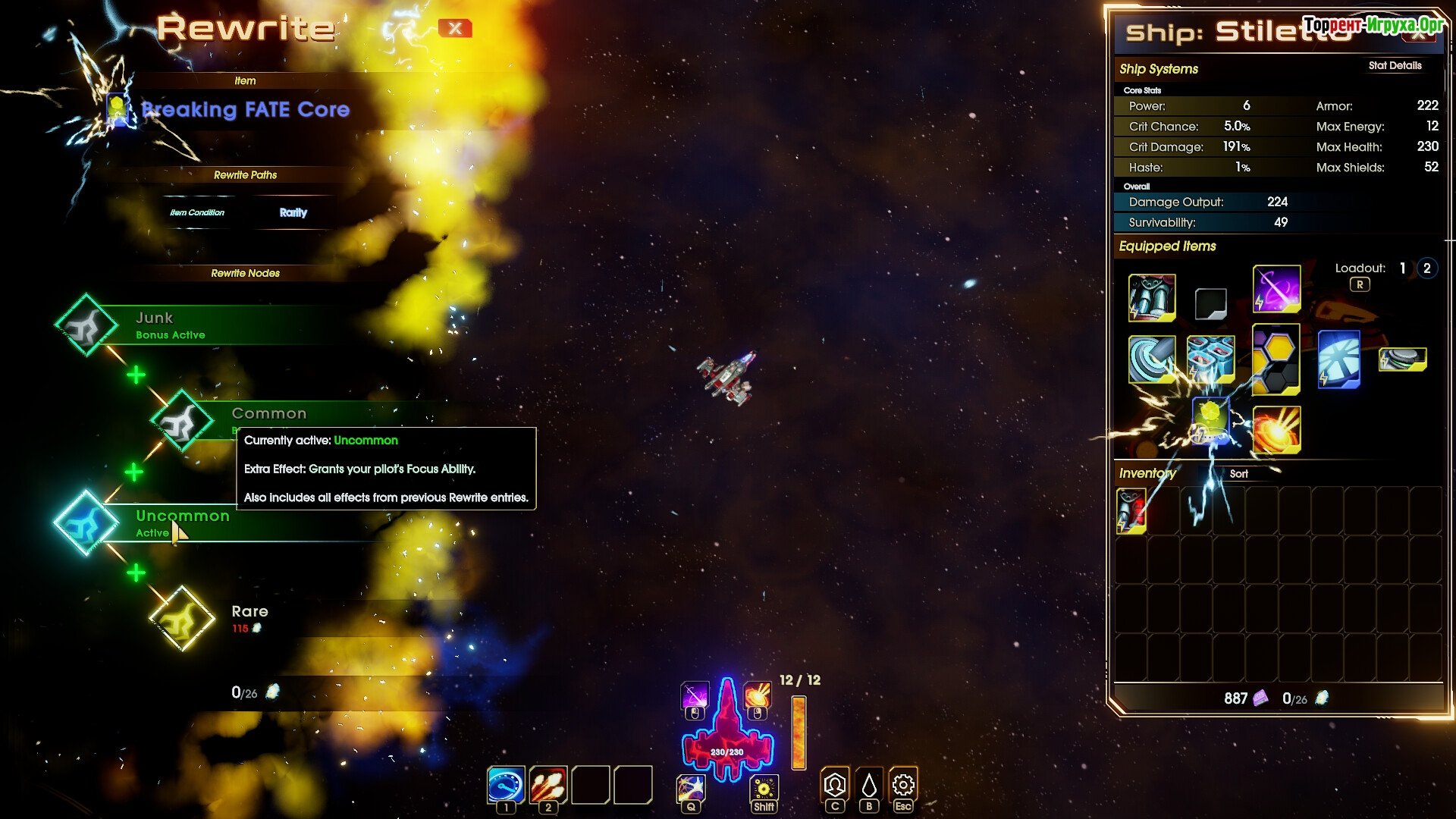This screenshot has width=1456, height=819.
Task: Open Stat Details for the ship
Action: pyautogui.click(x=1395, y=66)
